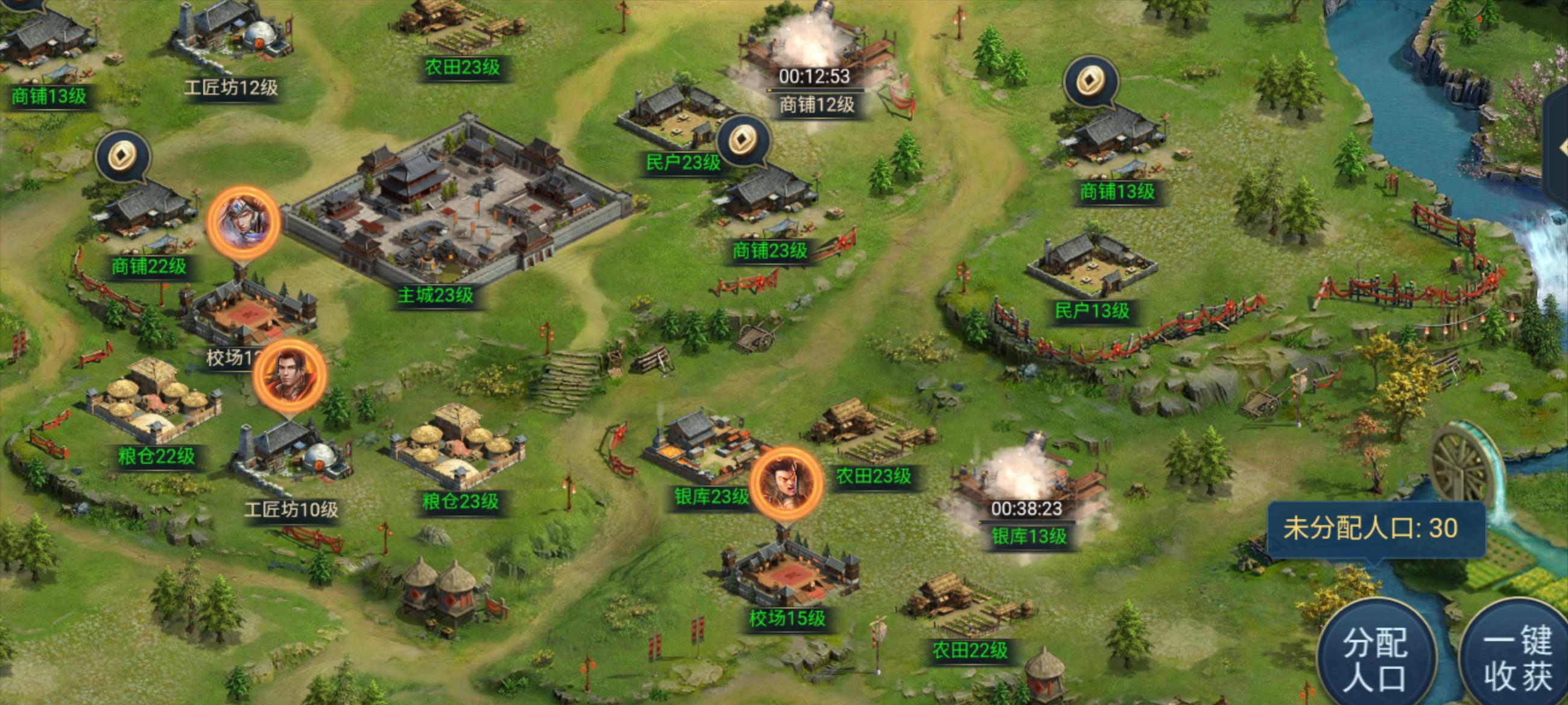
Task: Select the brown-haired hero portrait above 工匠坊10级
Action: [x=289, y=375]
